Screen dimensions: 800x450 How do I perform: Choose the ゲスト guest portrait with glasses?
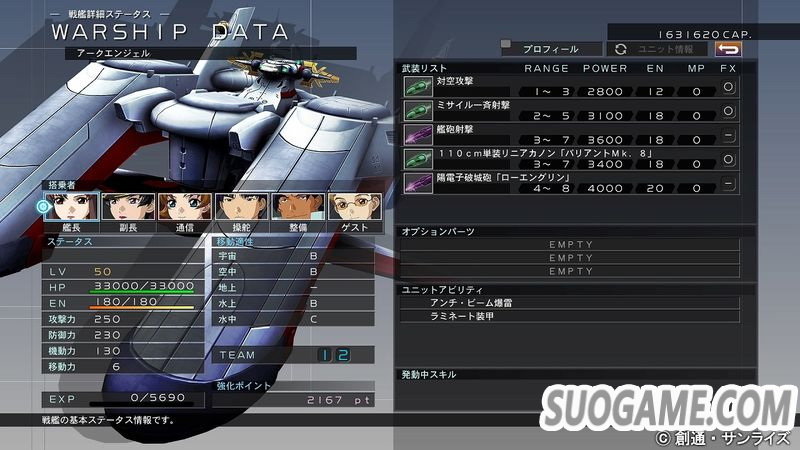pyautogui.click(x=356, y=206)
